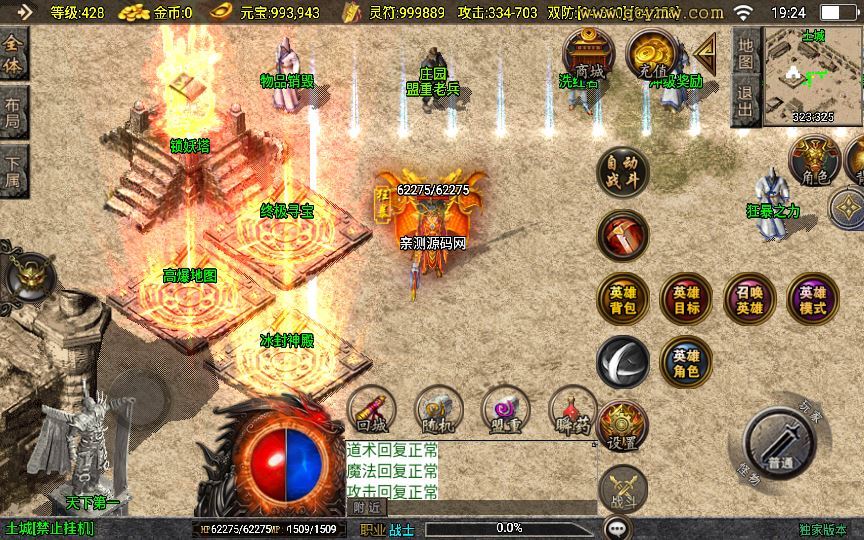864x540 pixels.
Task: Open the 充值 recharge menu
Action: tap(654, 55)
